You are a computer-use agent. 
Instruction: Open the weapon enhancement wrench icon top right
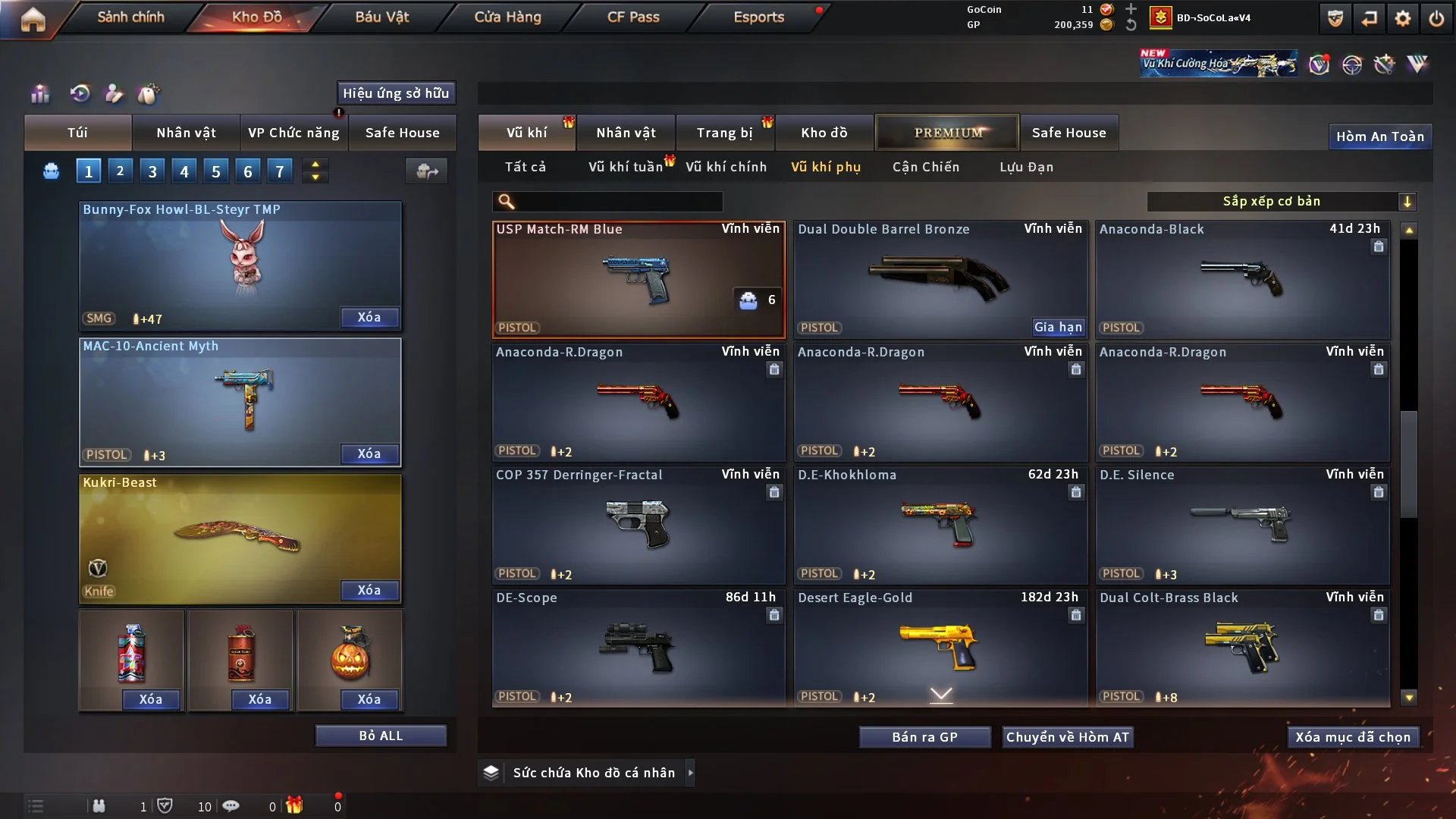point(1385,64)
